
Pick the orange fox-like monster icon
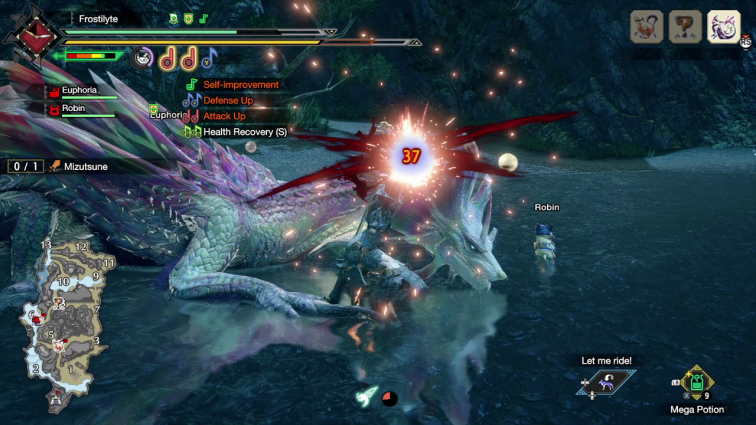tap(647, 26)
